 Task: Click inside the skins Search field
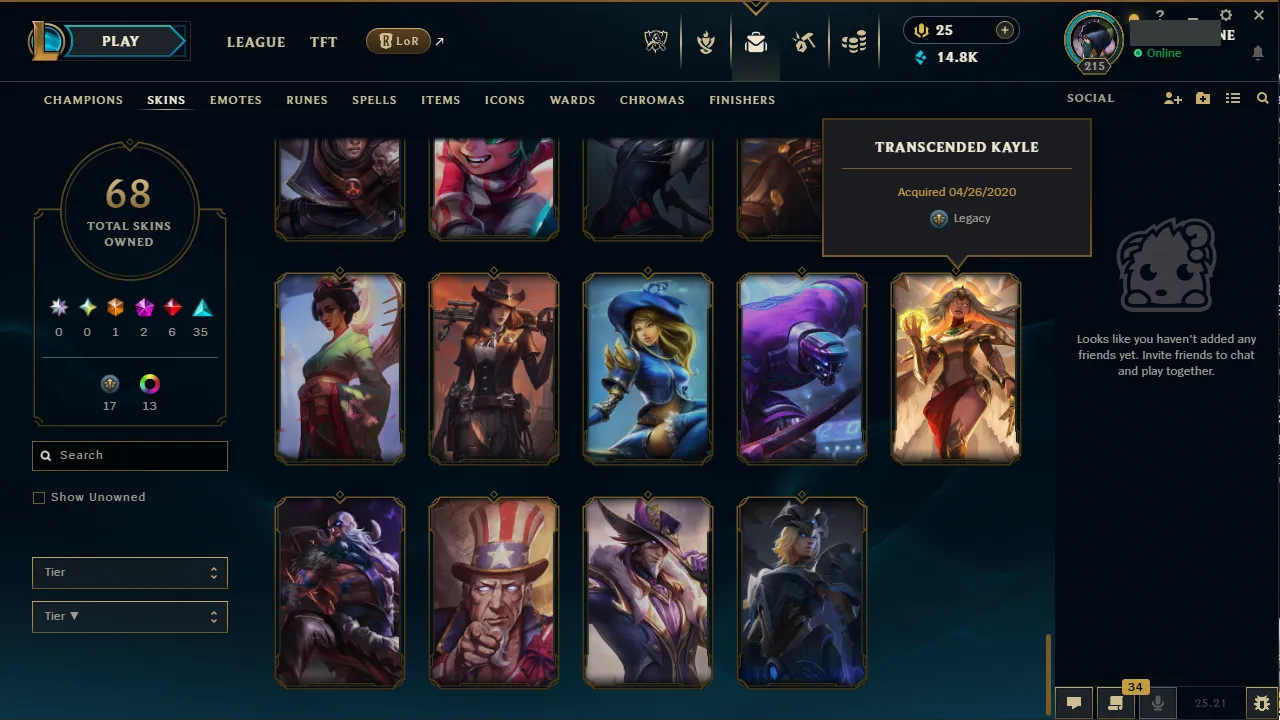(x=129, y=455)
